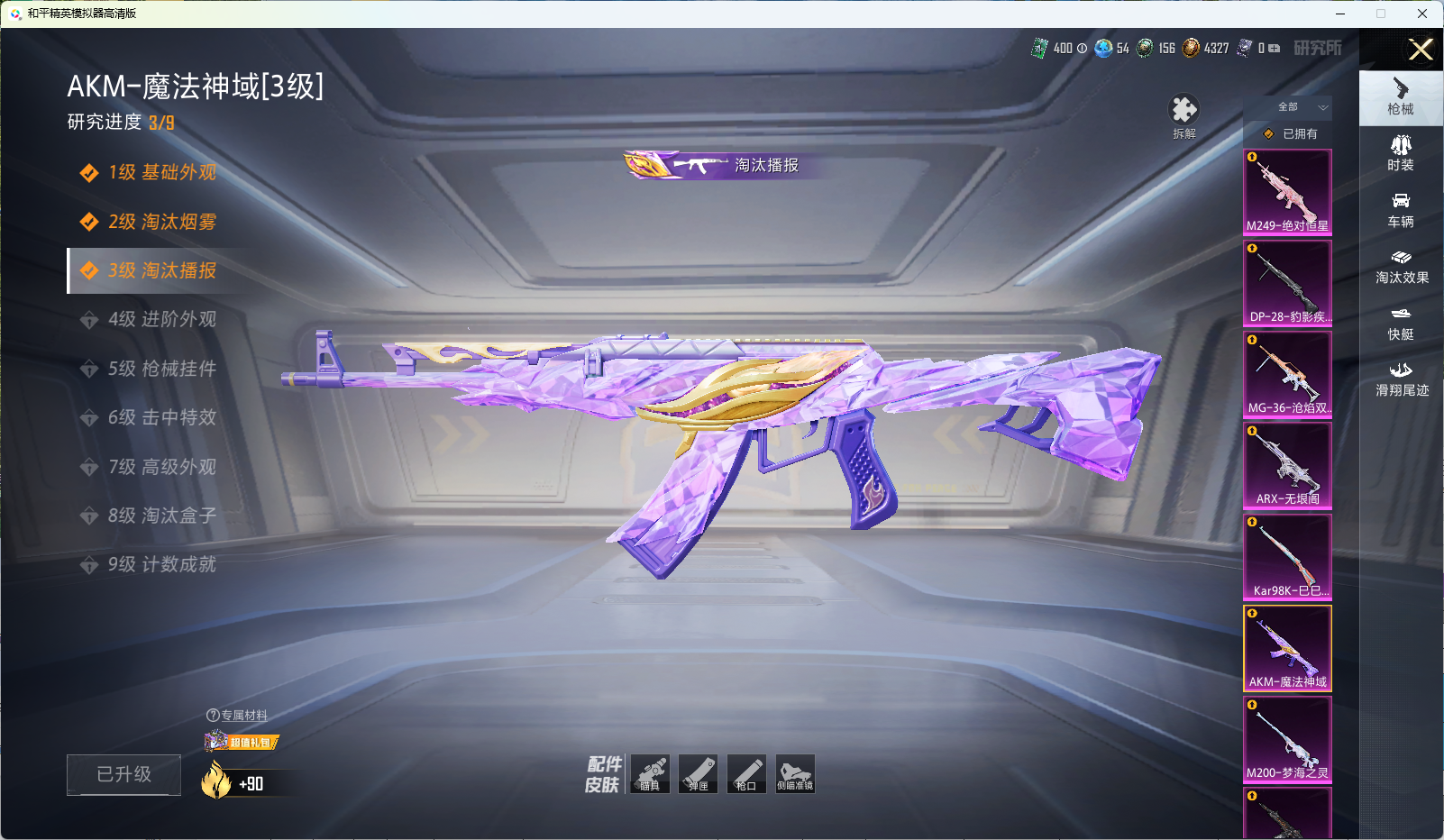
Task: Open the 超值礼包 value pack offer
Action: coord(242,742)
